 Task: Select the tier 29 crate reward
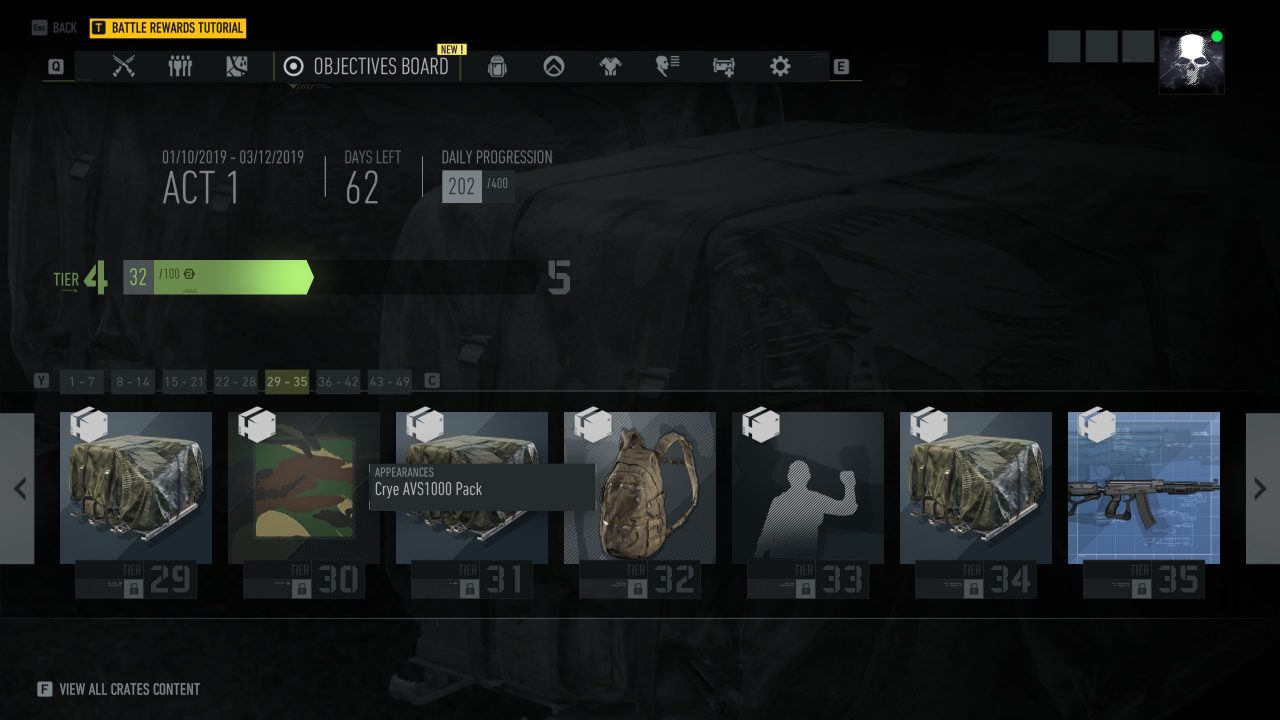[136, 488]
